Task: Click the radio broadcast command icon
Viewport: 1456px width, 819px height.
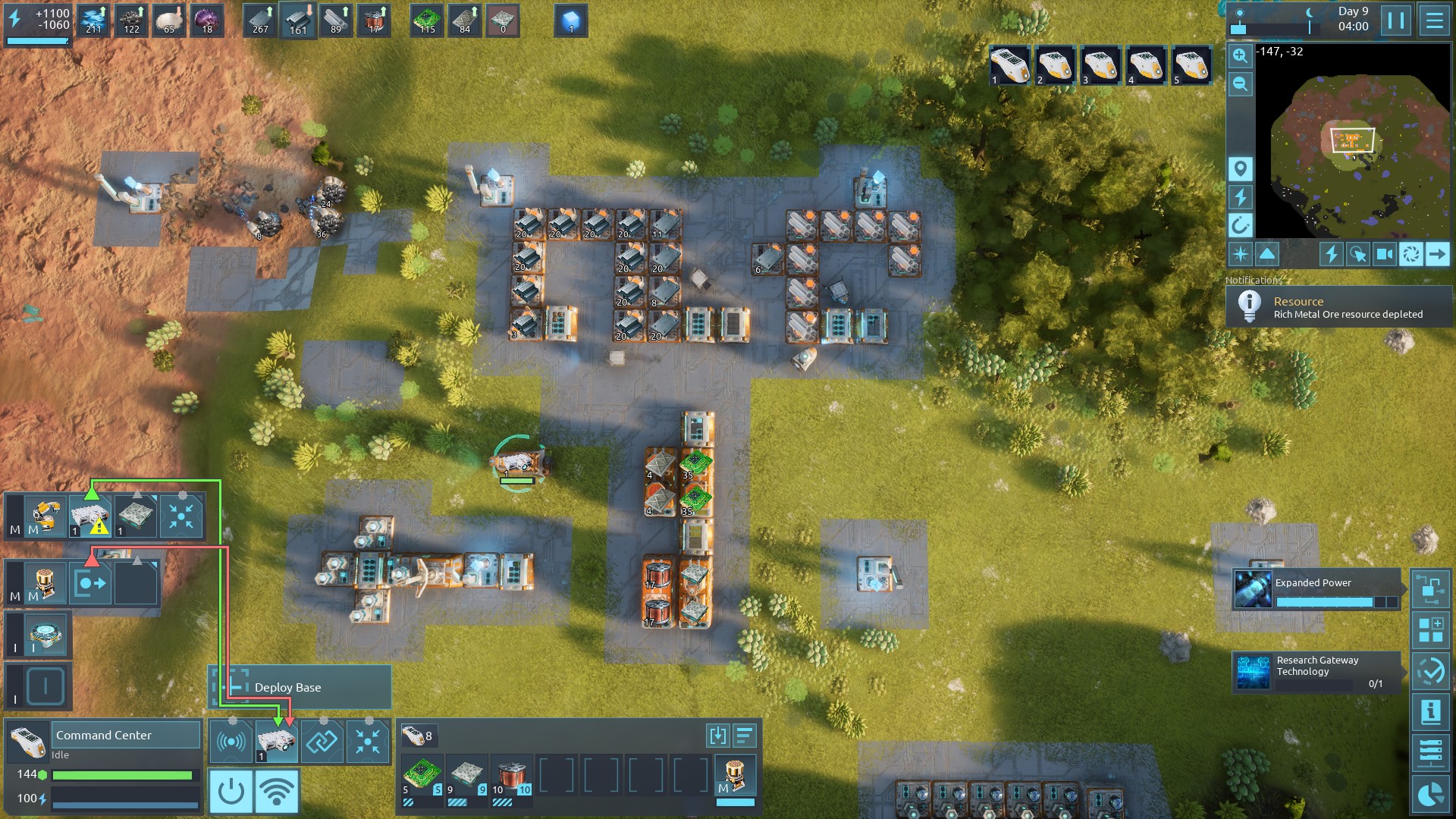Action: 231,742
